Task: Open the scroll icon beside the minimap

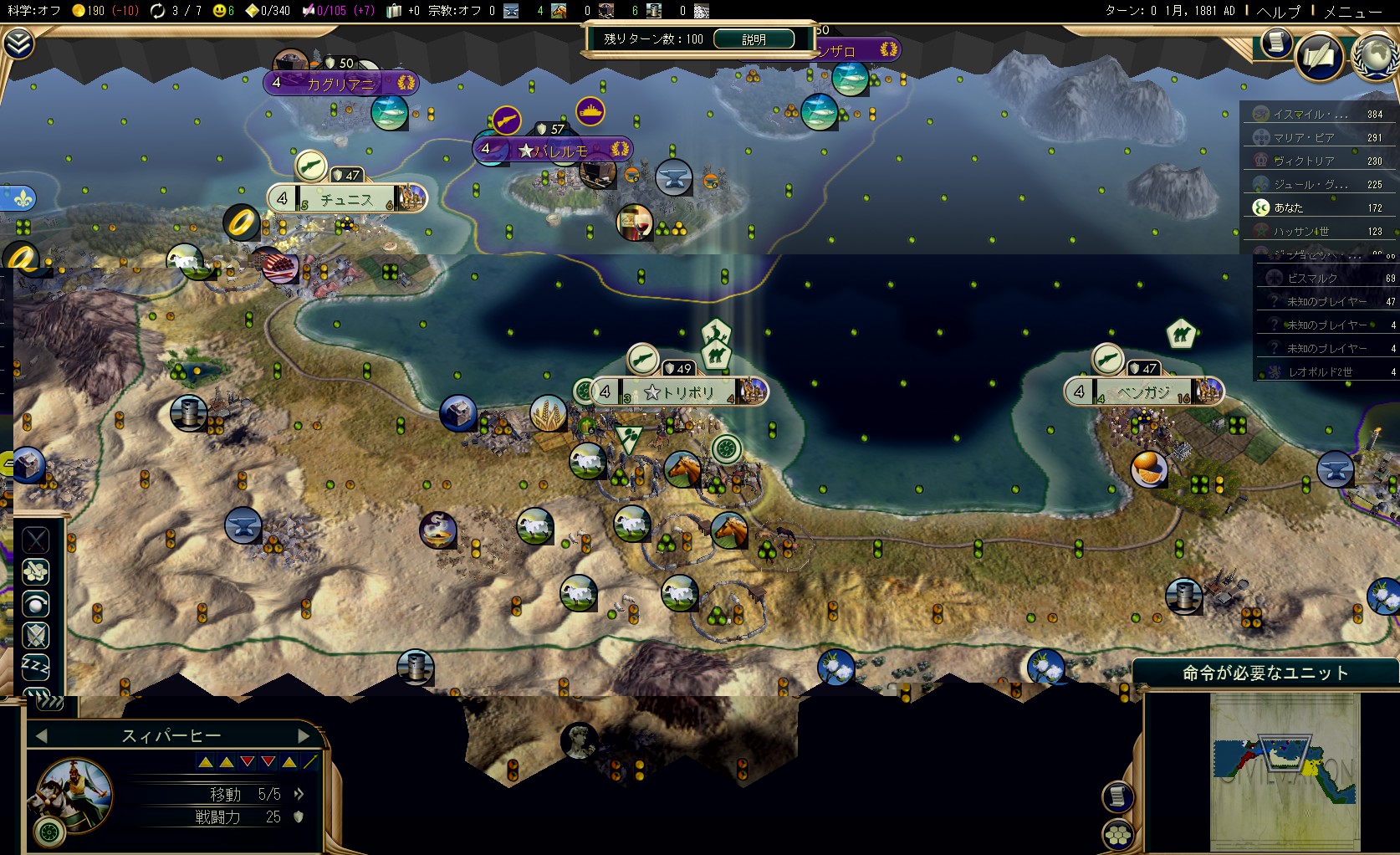Action: tap(1117, 796)
